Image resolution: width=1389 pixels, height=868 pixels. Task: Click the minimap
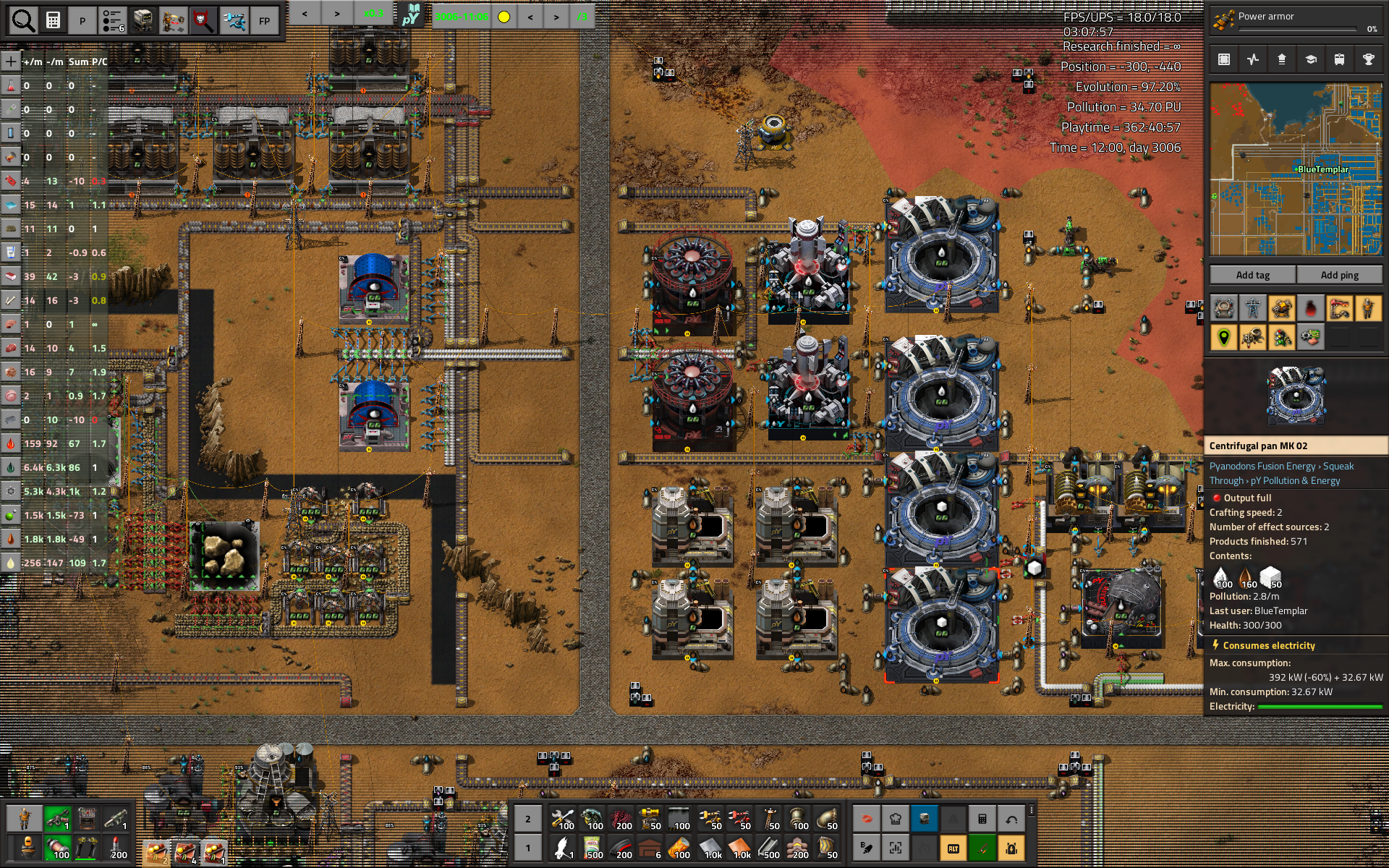(1296, 169)
